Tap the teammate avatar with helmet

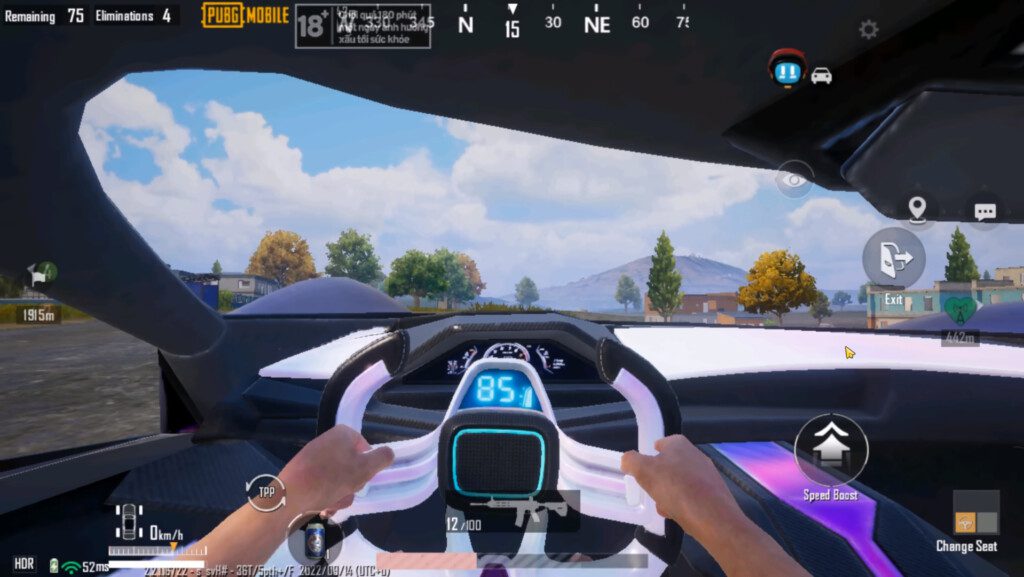click(x=787, y=69)
